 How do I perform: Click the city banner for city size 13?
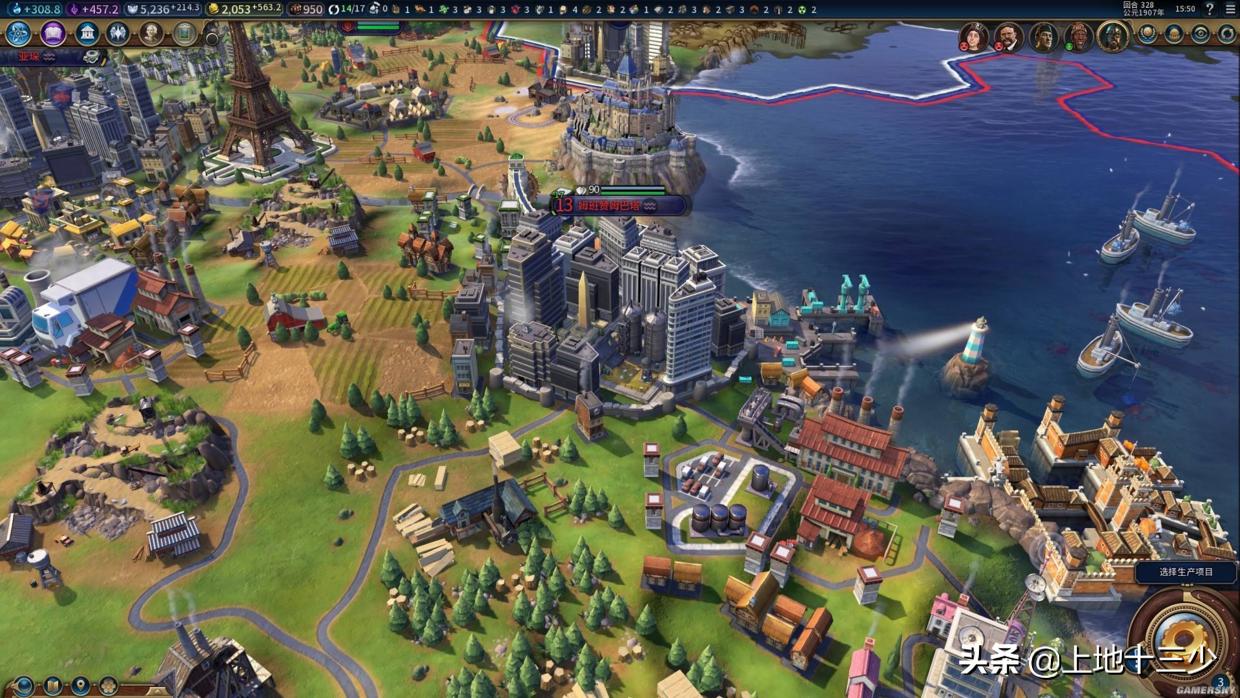[x=620, y=204]
